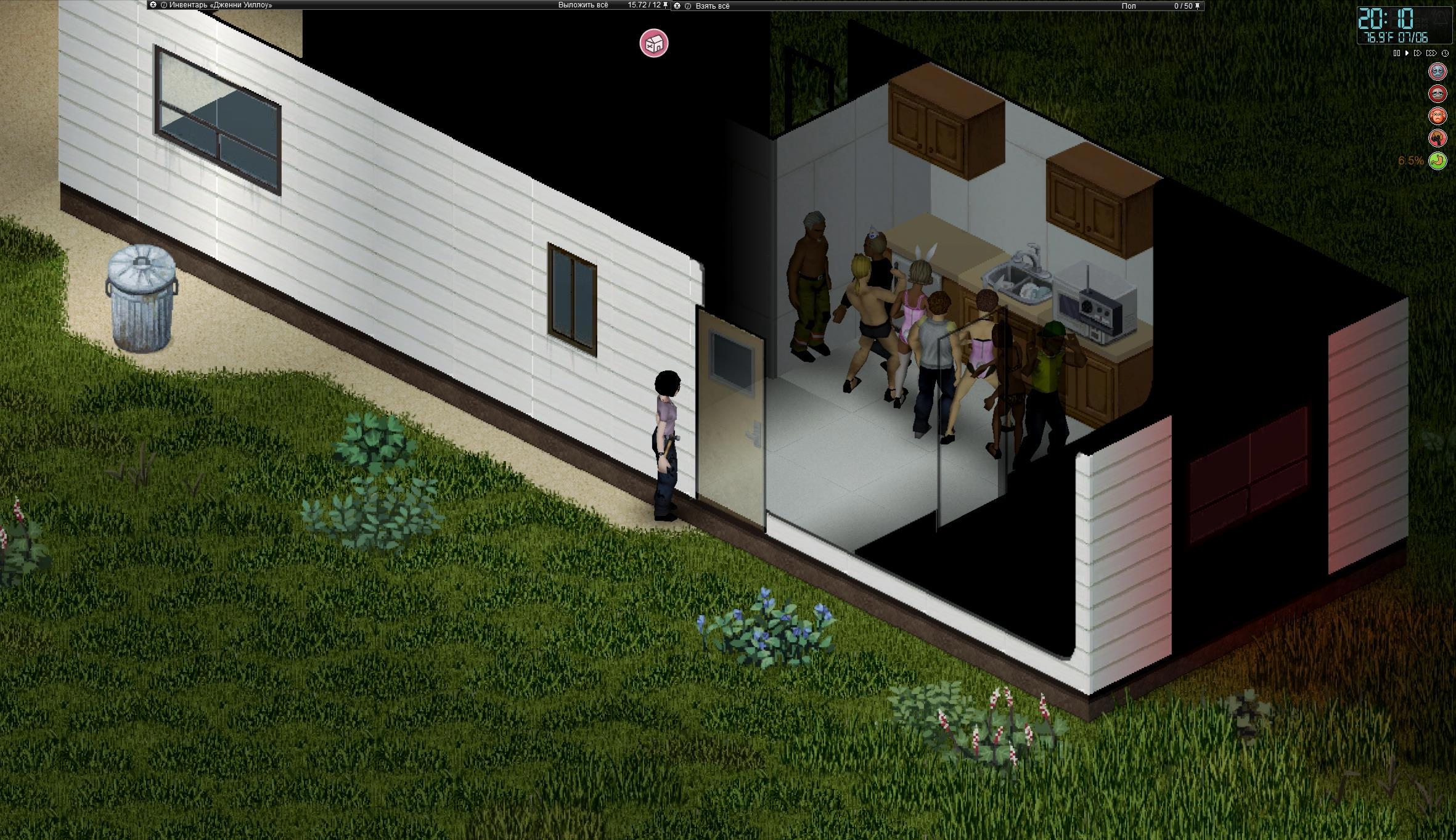Inspect the orange panicked face moodle
This screenshot has width=1456, height=840.
tap(1438, 116)
